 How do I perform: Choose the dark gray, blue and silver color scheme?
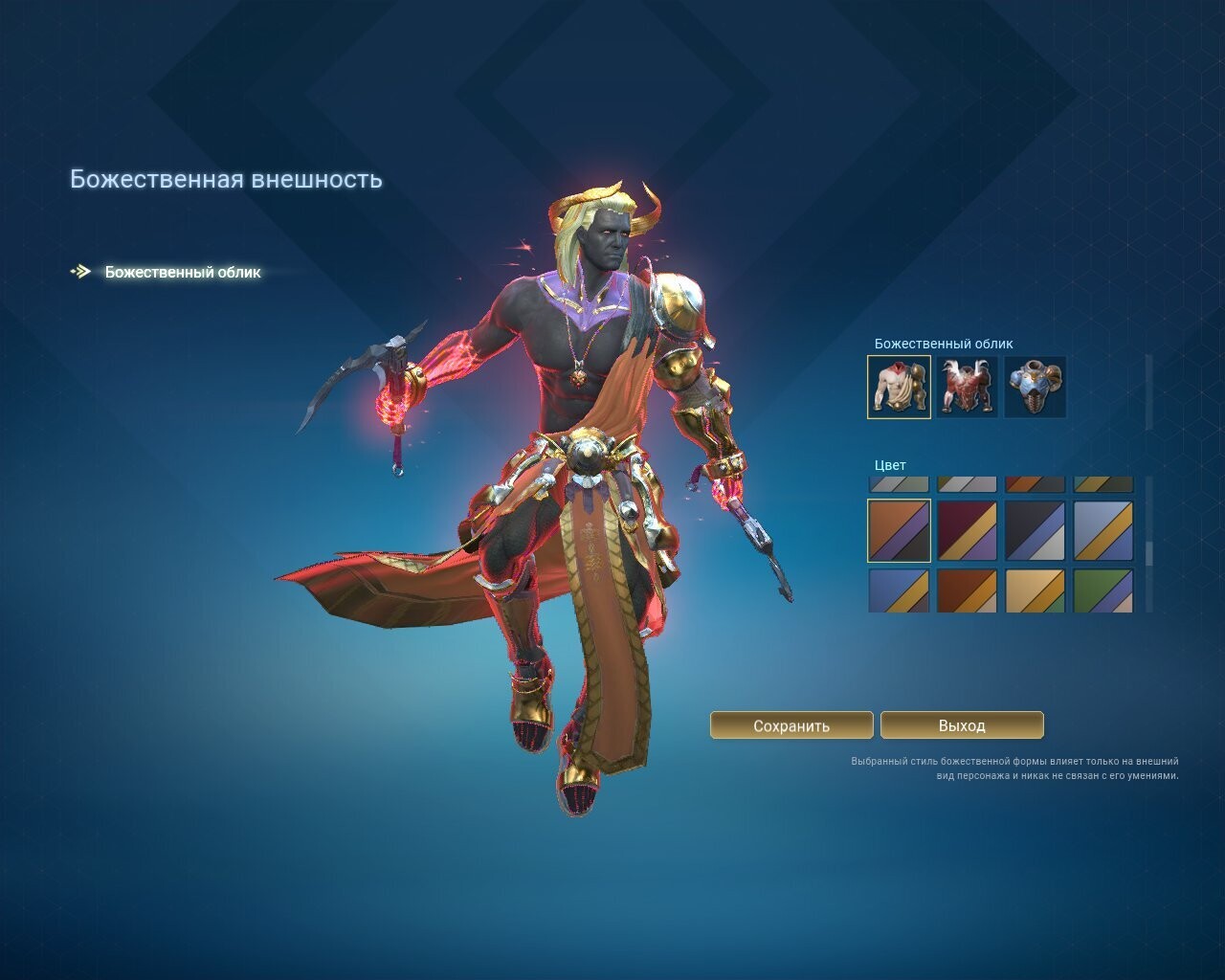[1035, 530]
